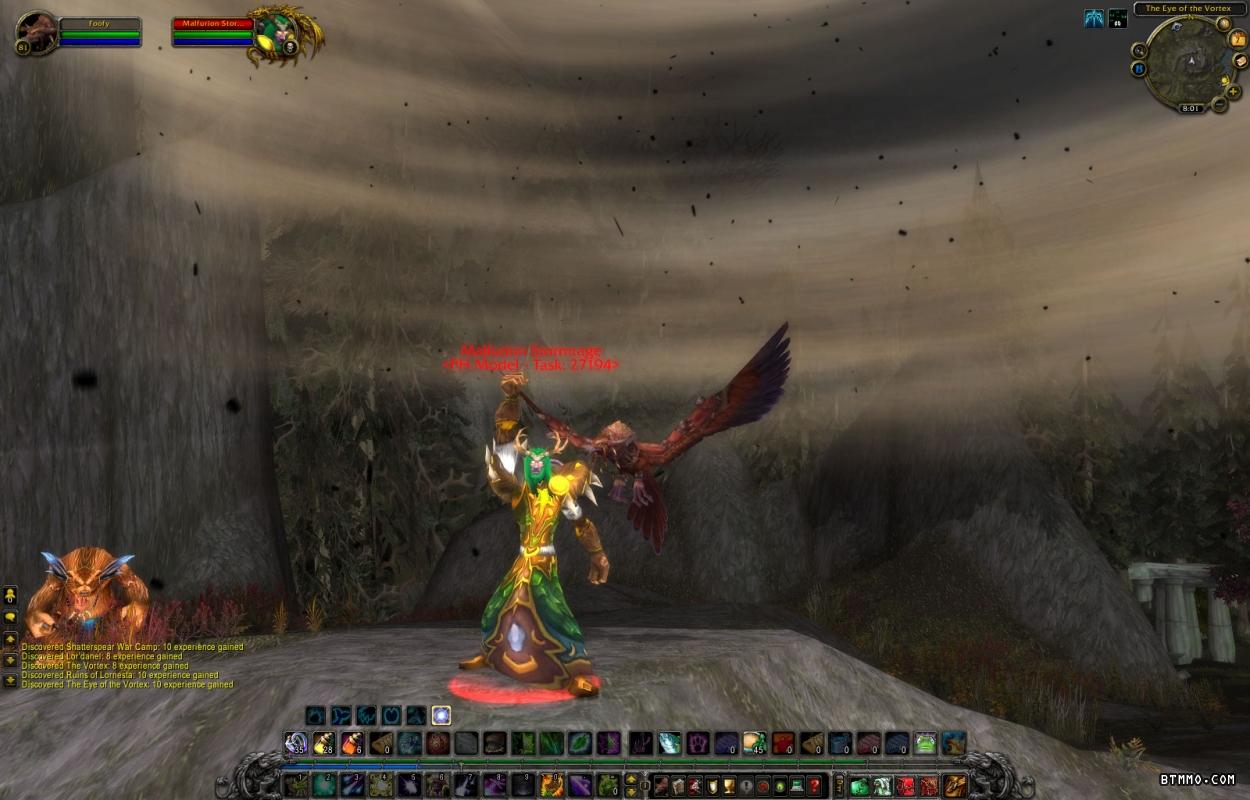Open the green bag slot
The width and height of the screenshot is (1250, 800).
tap(859, 785)
